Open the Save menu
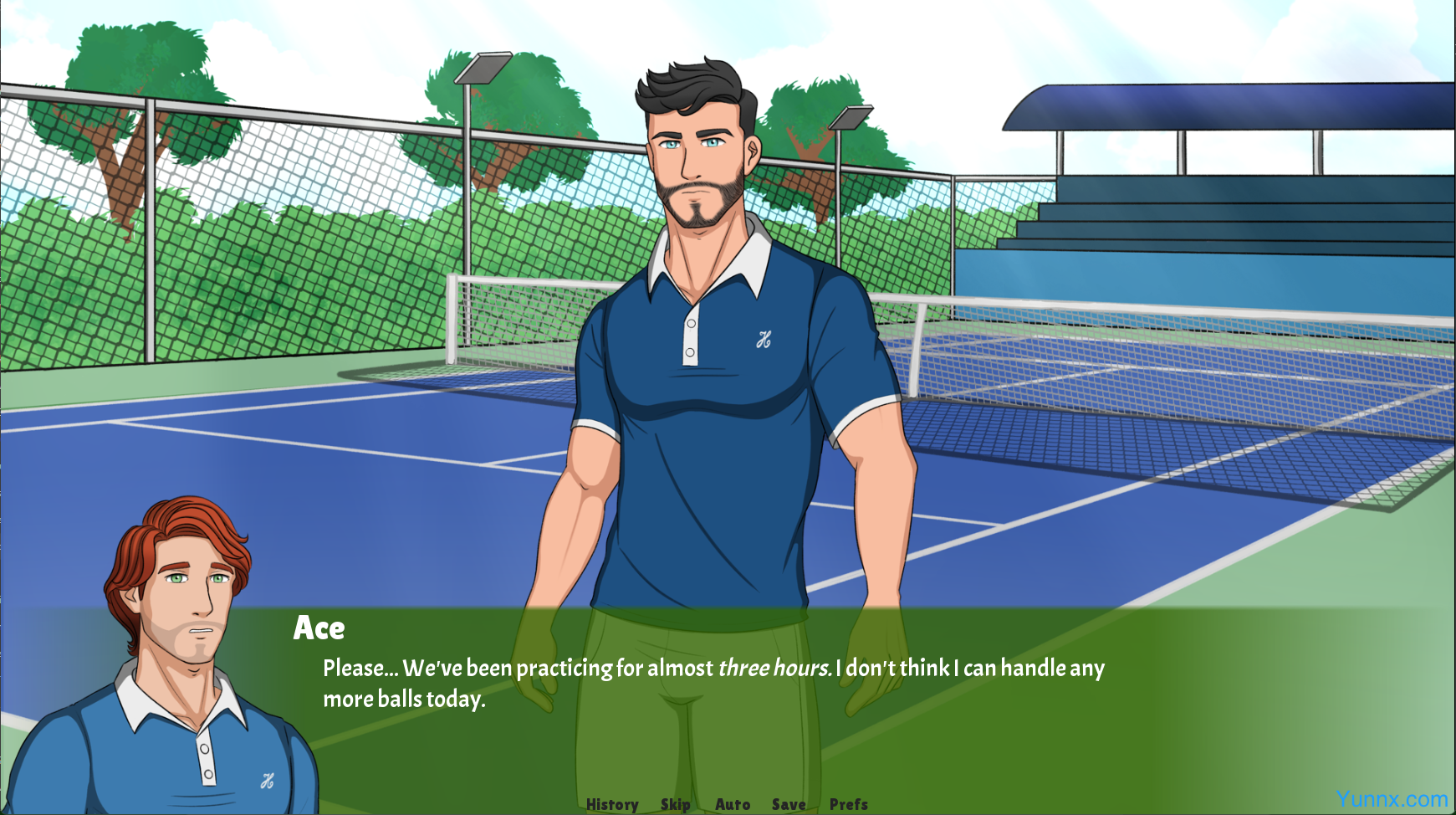1456x815 pixels. [x=789, y=804]
